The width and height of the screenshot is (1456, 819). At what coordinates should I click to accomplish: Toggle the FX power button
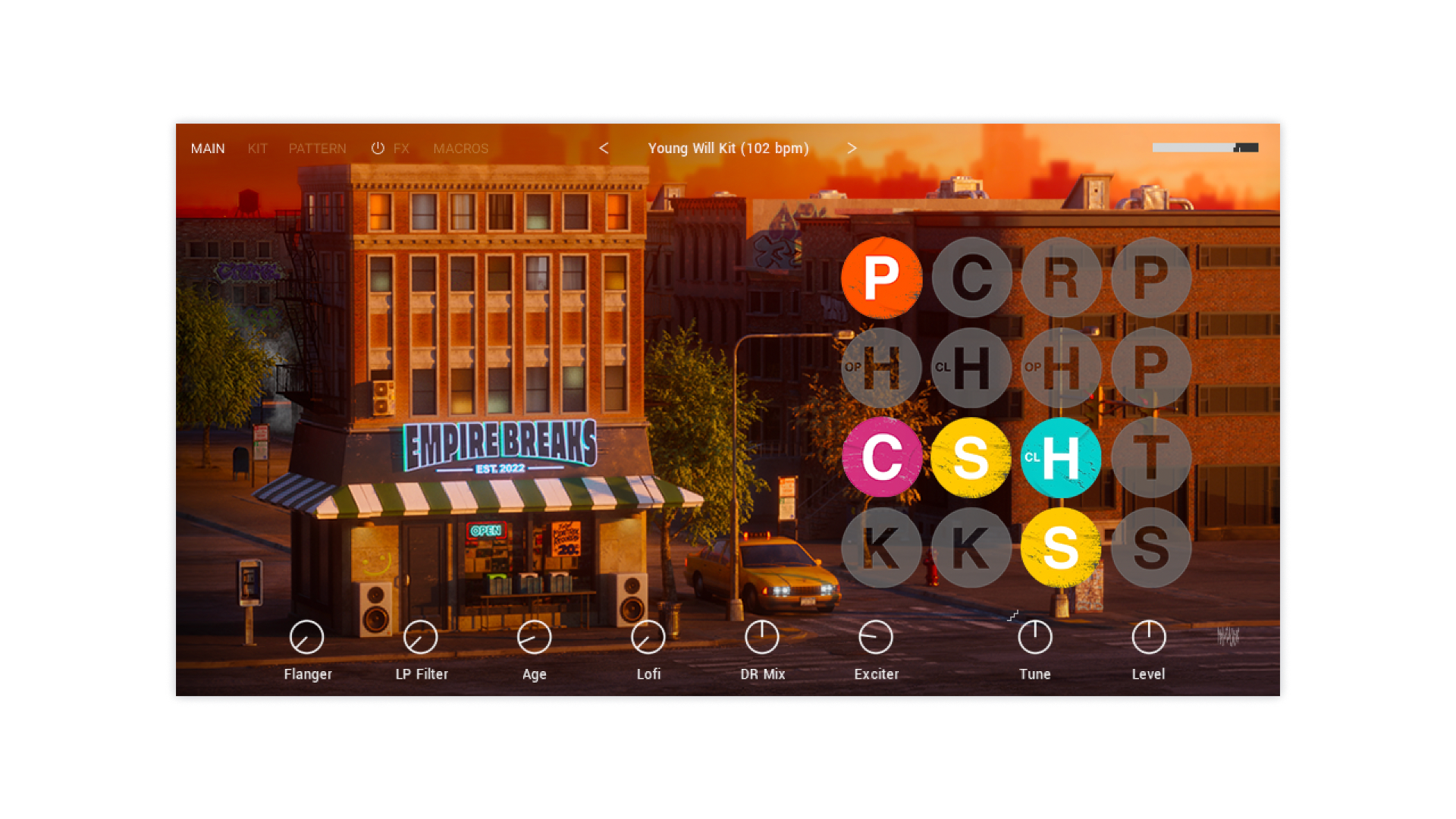pyautogui.click(x=378, y=149)
